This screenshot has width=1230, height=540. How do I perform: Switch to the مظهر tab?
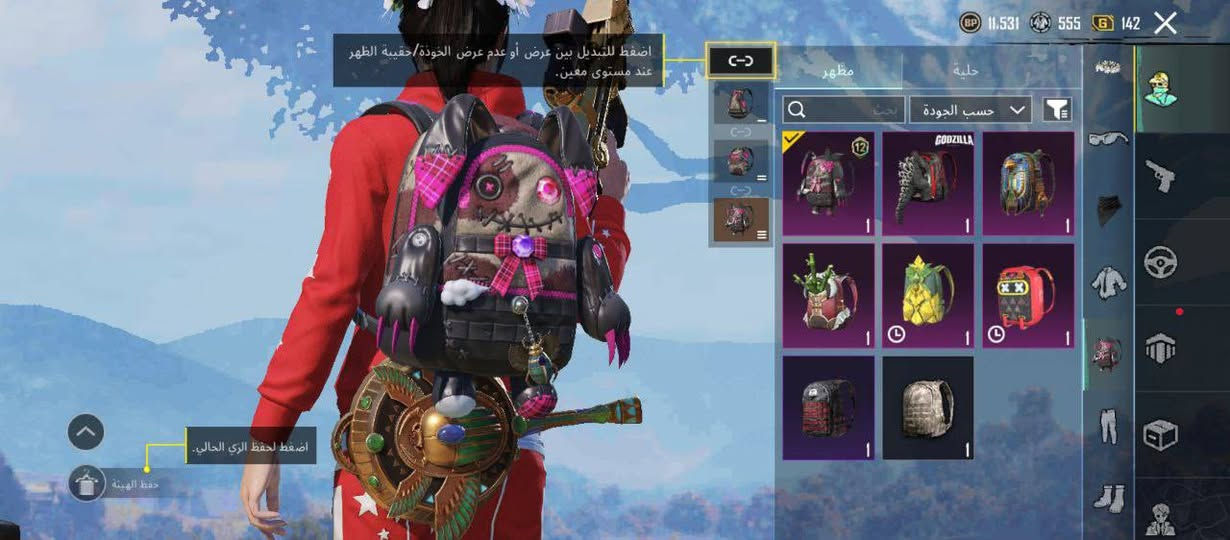pyautogui.click(x=838, y=71)
